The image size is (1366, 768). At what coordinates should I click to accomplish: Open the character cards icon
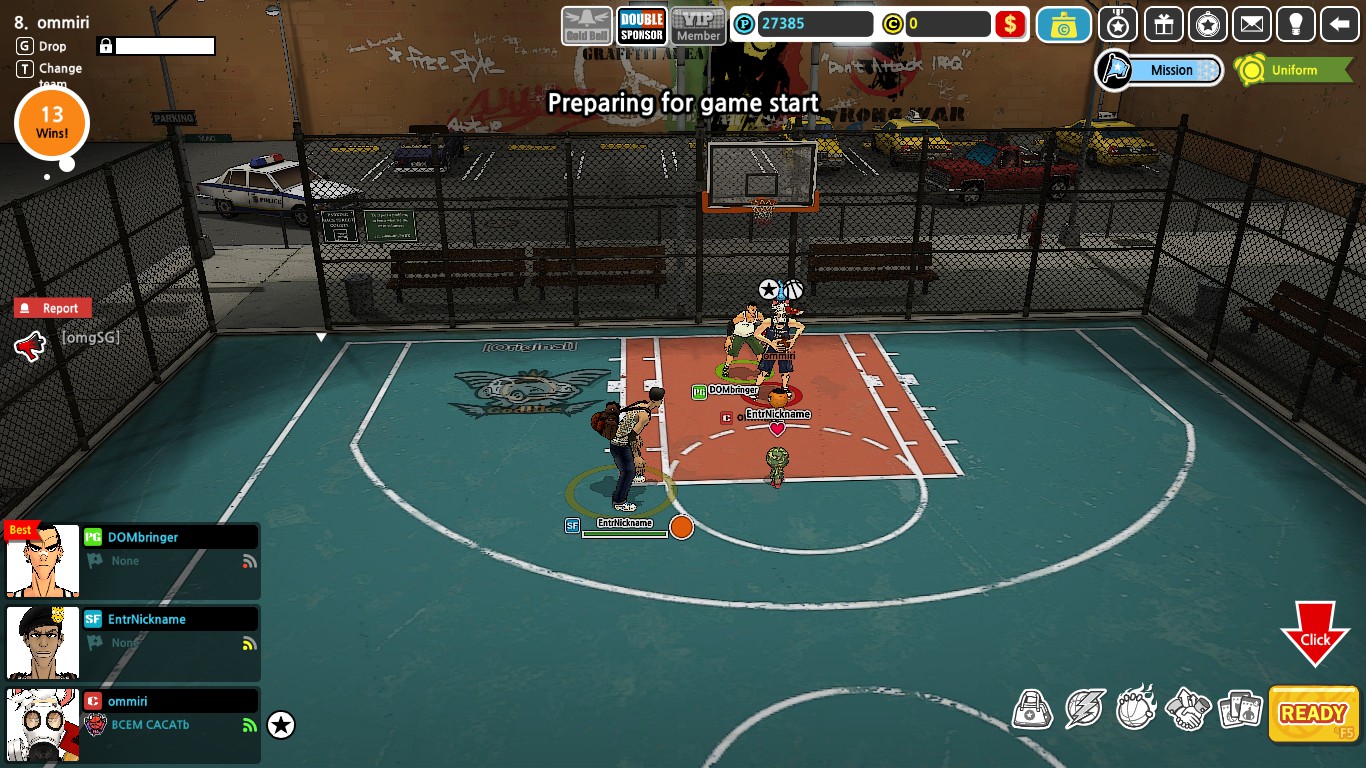[x=1240, y=710]
